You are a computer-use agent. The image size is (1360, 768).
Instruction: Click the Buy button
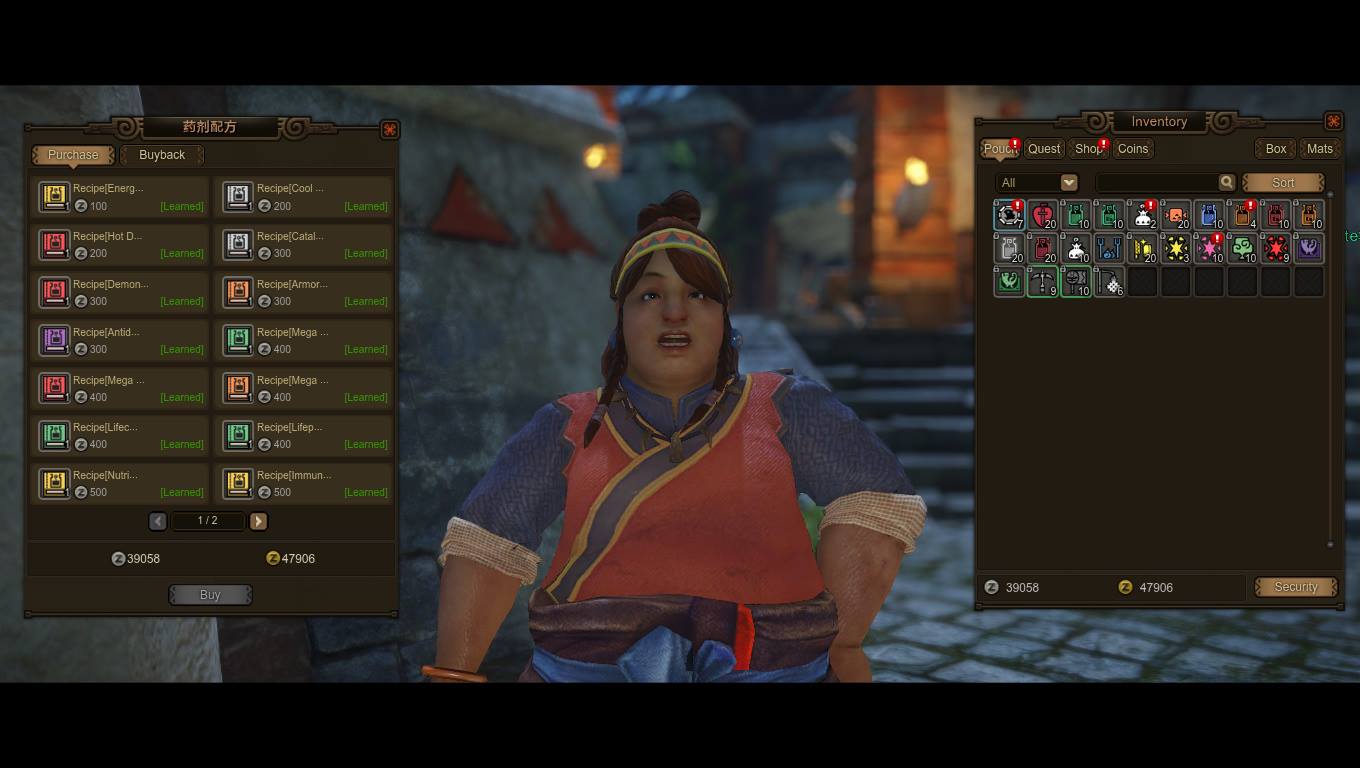pyautogui.click(x=210, y=595)
